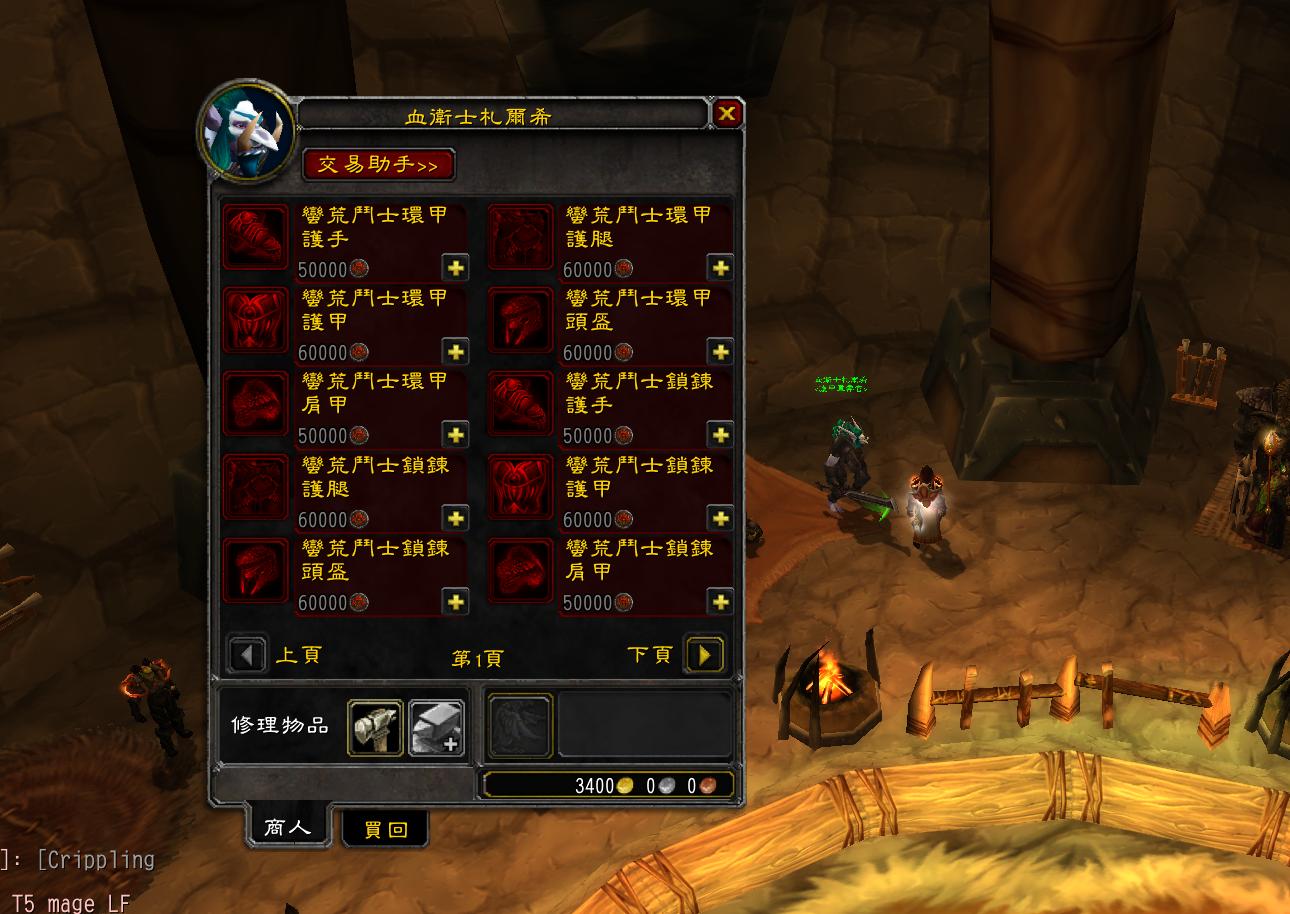Open next page with the right arrow icon

705,654
